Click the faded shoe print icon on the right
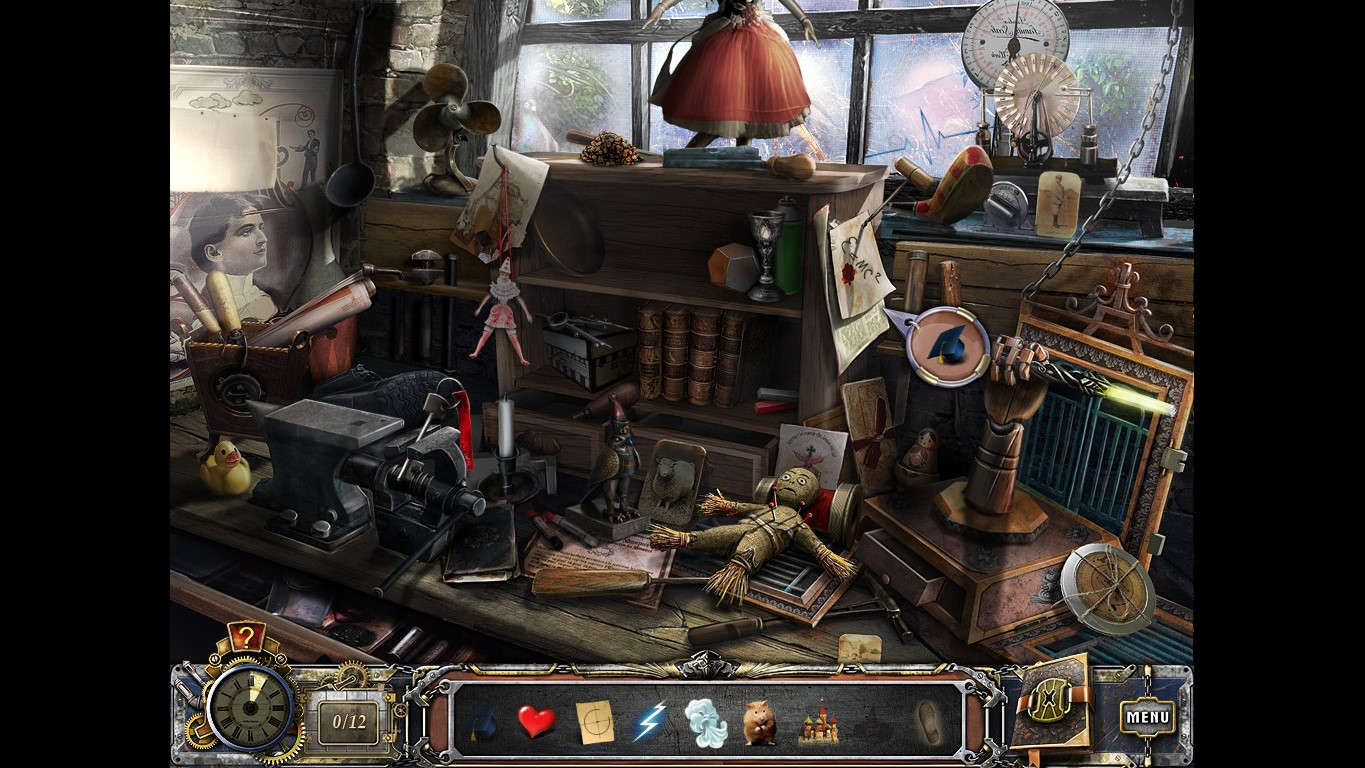Viewport: 1365px width, 768px height. (931, 722)
